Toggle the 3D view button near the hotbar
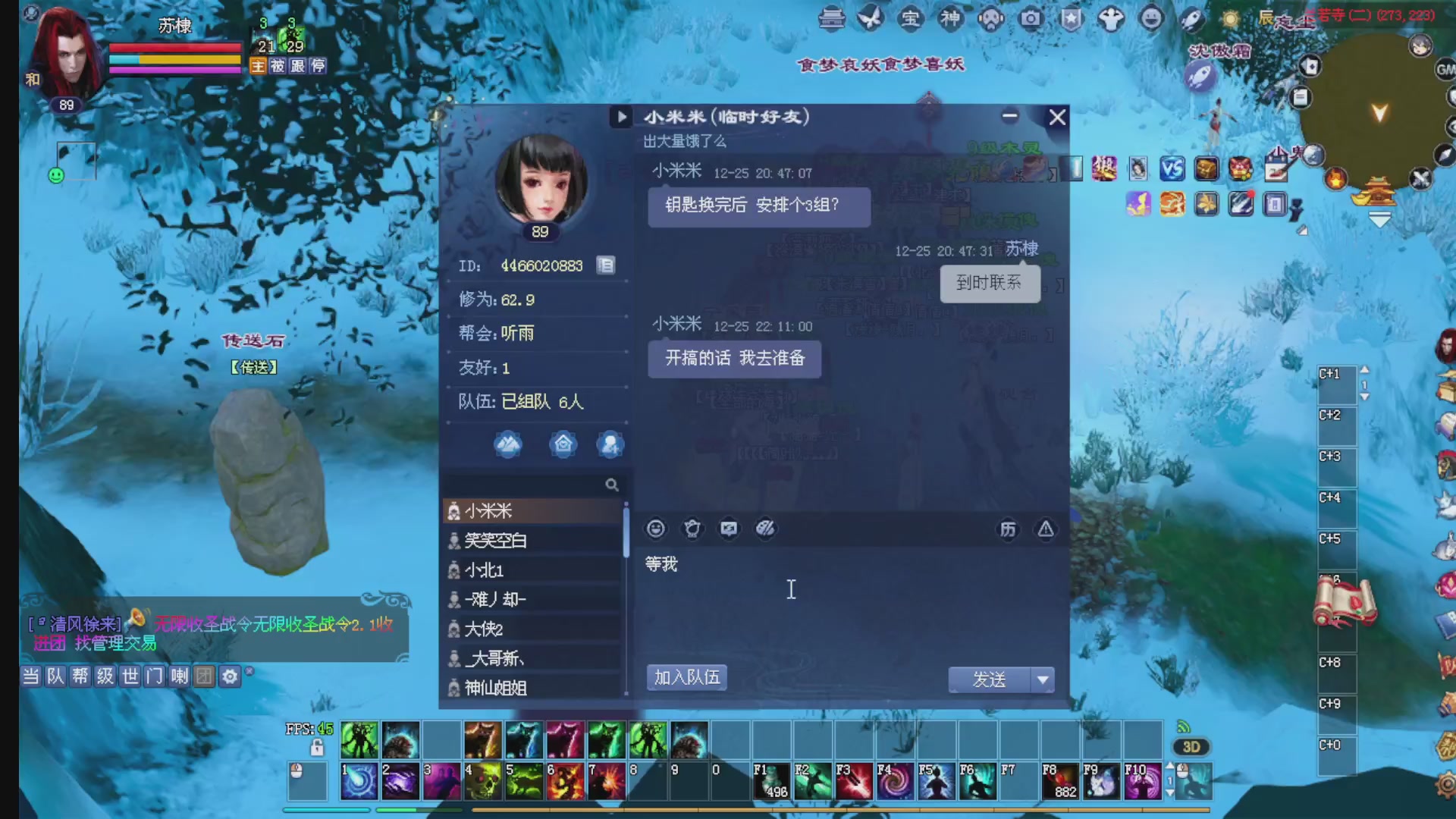 pos(1191,746)
